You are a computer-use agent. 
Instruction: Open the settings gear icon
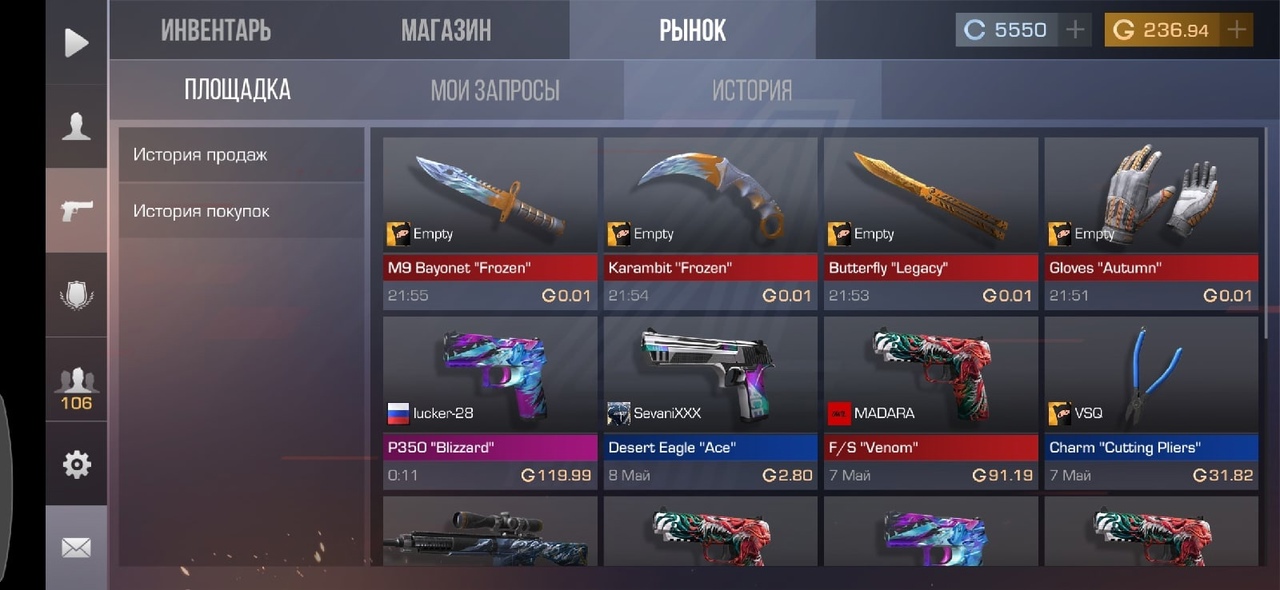(76, 464)
